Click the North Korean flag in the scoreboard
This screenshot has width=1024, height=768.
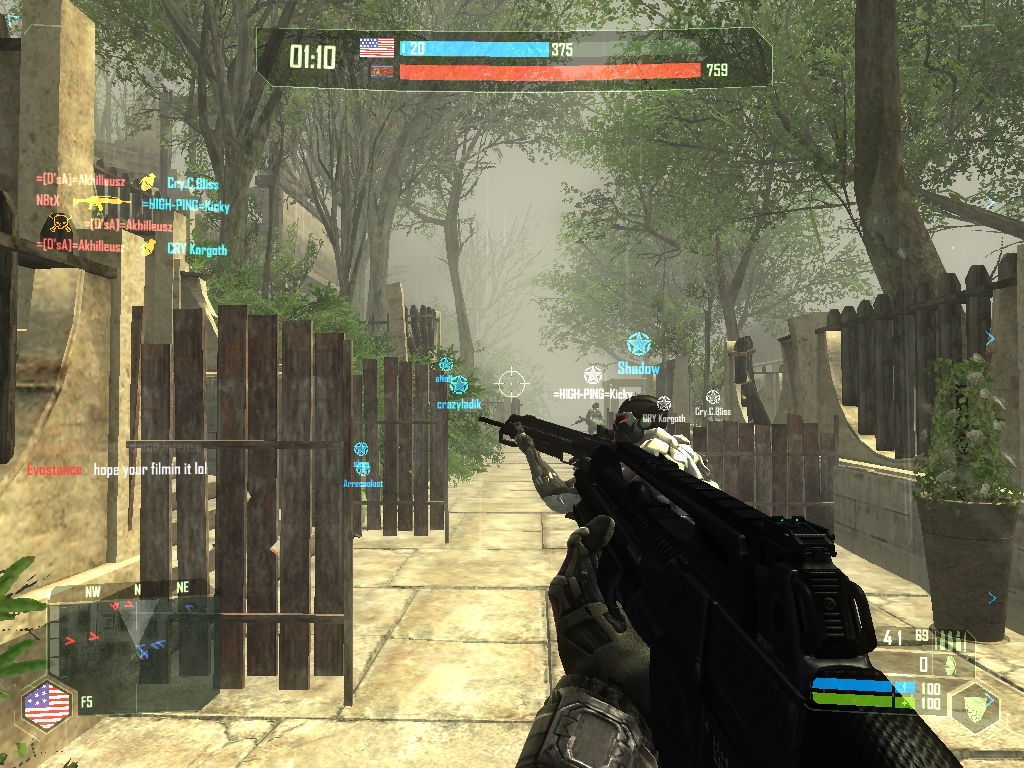click(x=377, y=72)
